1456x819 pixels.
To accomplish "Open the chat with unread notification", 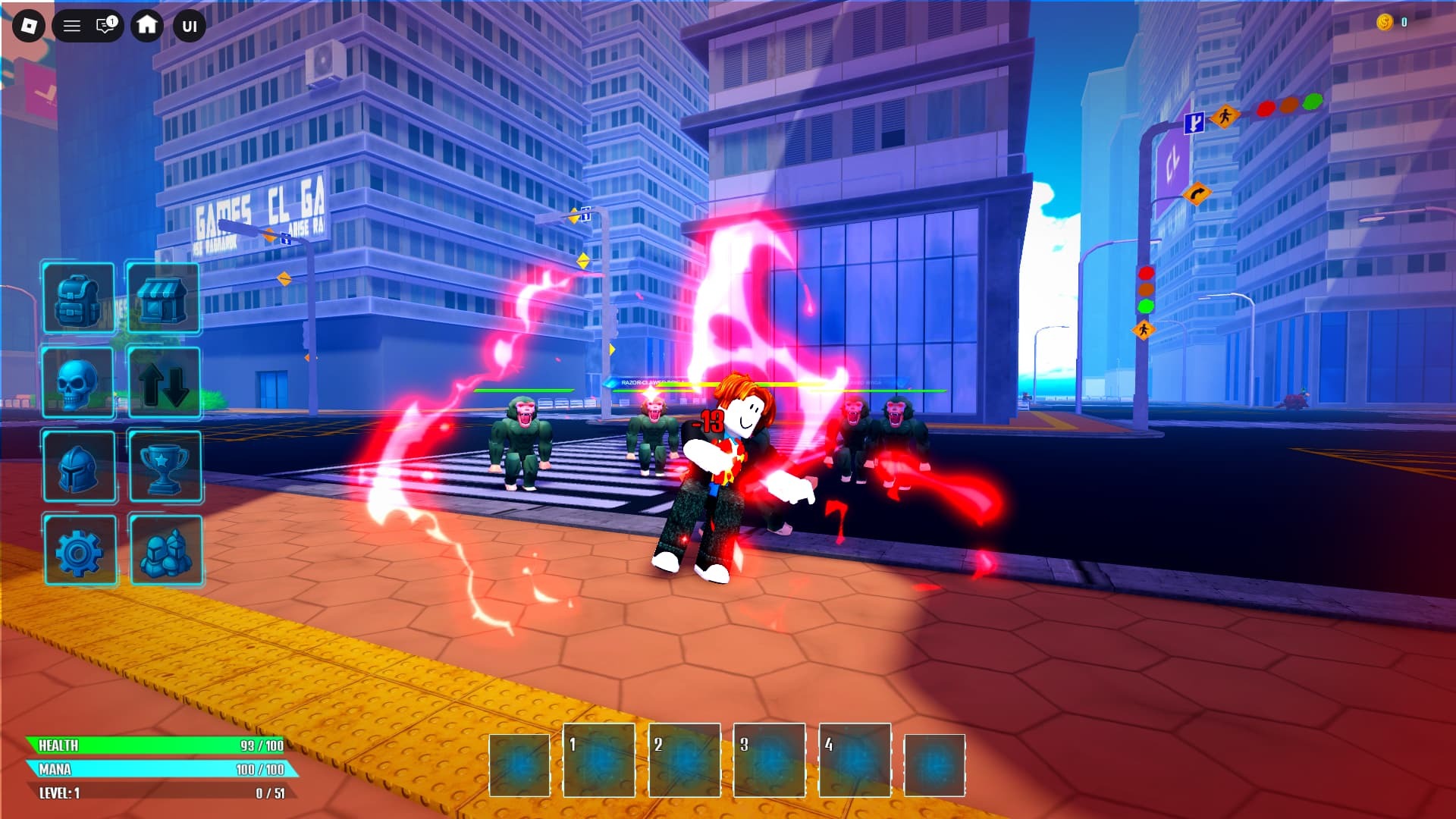I will pos(106,26).
